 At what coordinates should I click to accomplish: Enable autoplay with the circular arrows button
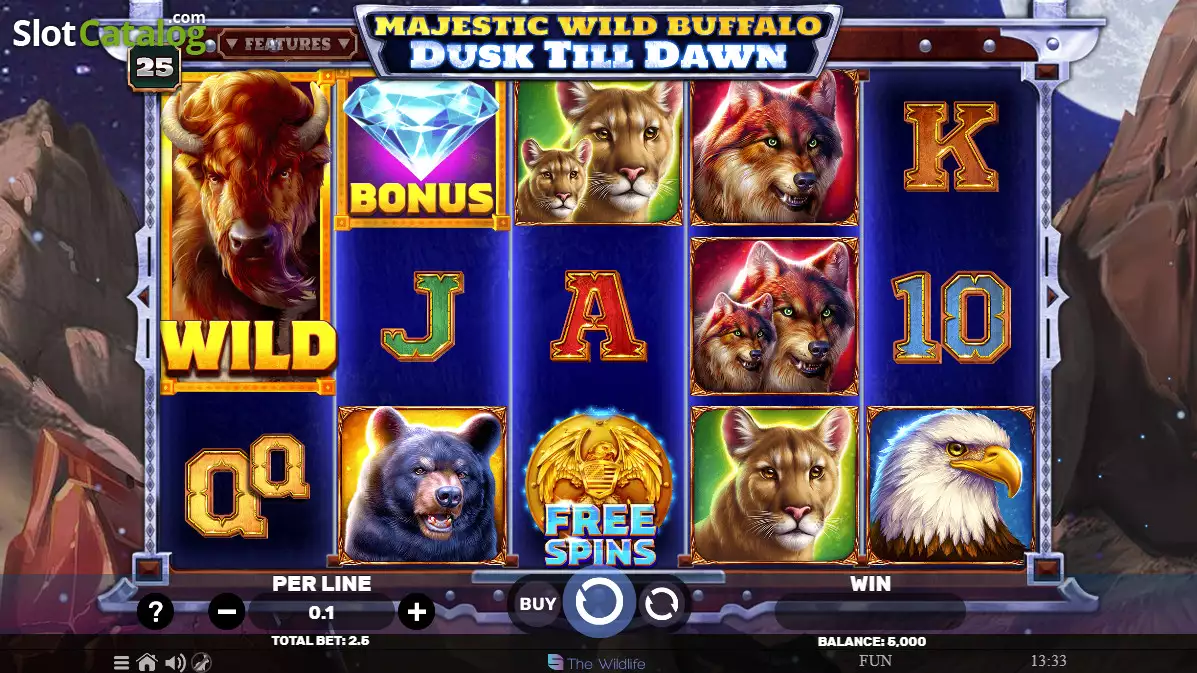pos(662,604)
